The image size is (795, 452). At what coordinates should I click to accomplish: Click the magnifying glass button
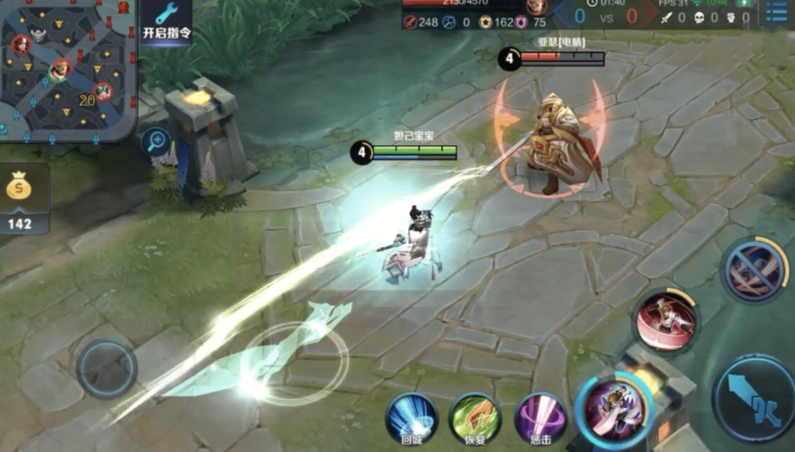tap(155, 141)
